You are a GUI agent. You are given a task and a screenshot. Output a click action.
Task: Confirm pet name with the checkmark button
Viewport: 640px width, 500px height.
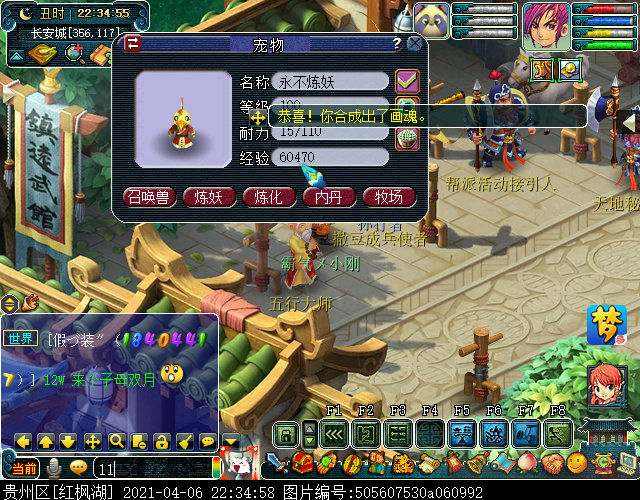[x=406, y=81]
